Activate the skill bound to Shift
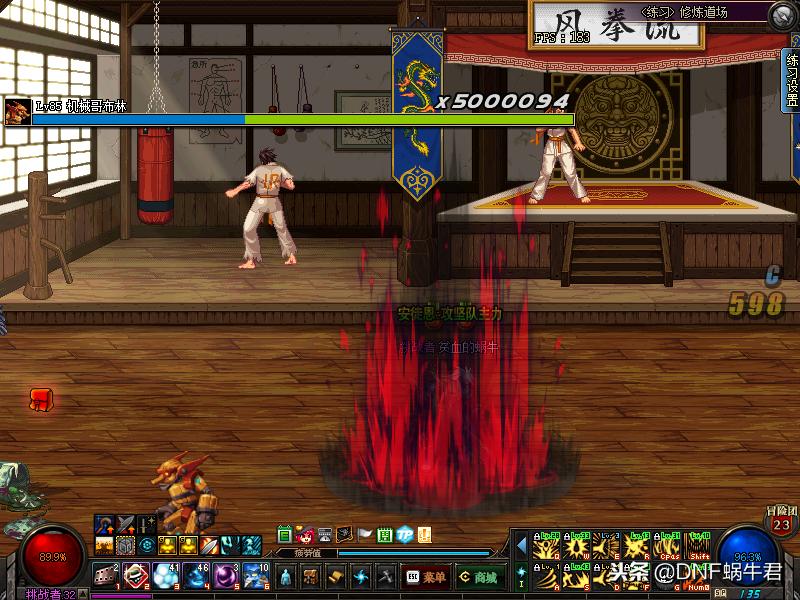Viewport: 800px width, 600px height. [698, 548]
